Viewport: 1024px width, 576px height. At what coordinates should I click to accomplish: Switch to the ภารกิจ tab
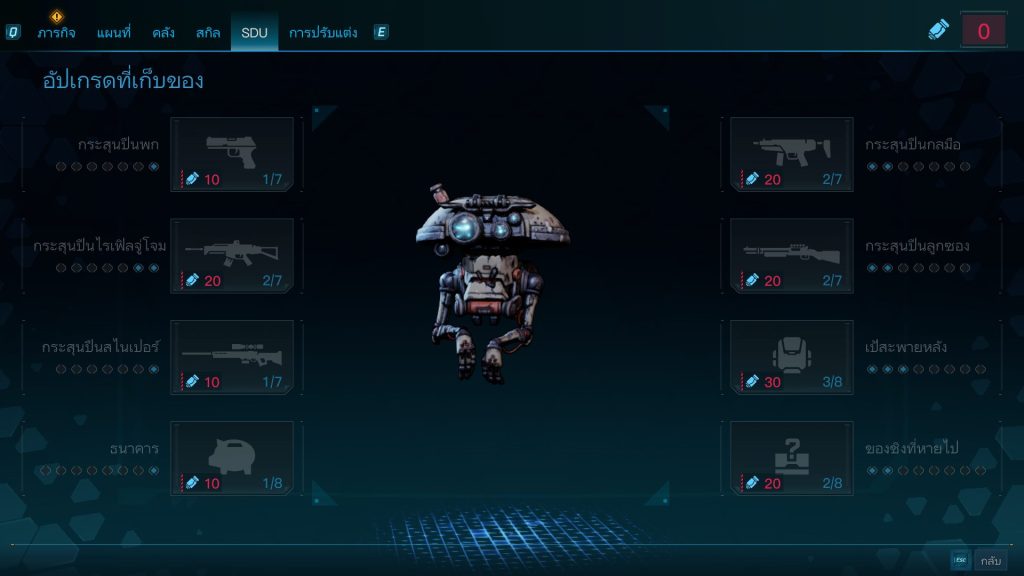pos(58,33)
